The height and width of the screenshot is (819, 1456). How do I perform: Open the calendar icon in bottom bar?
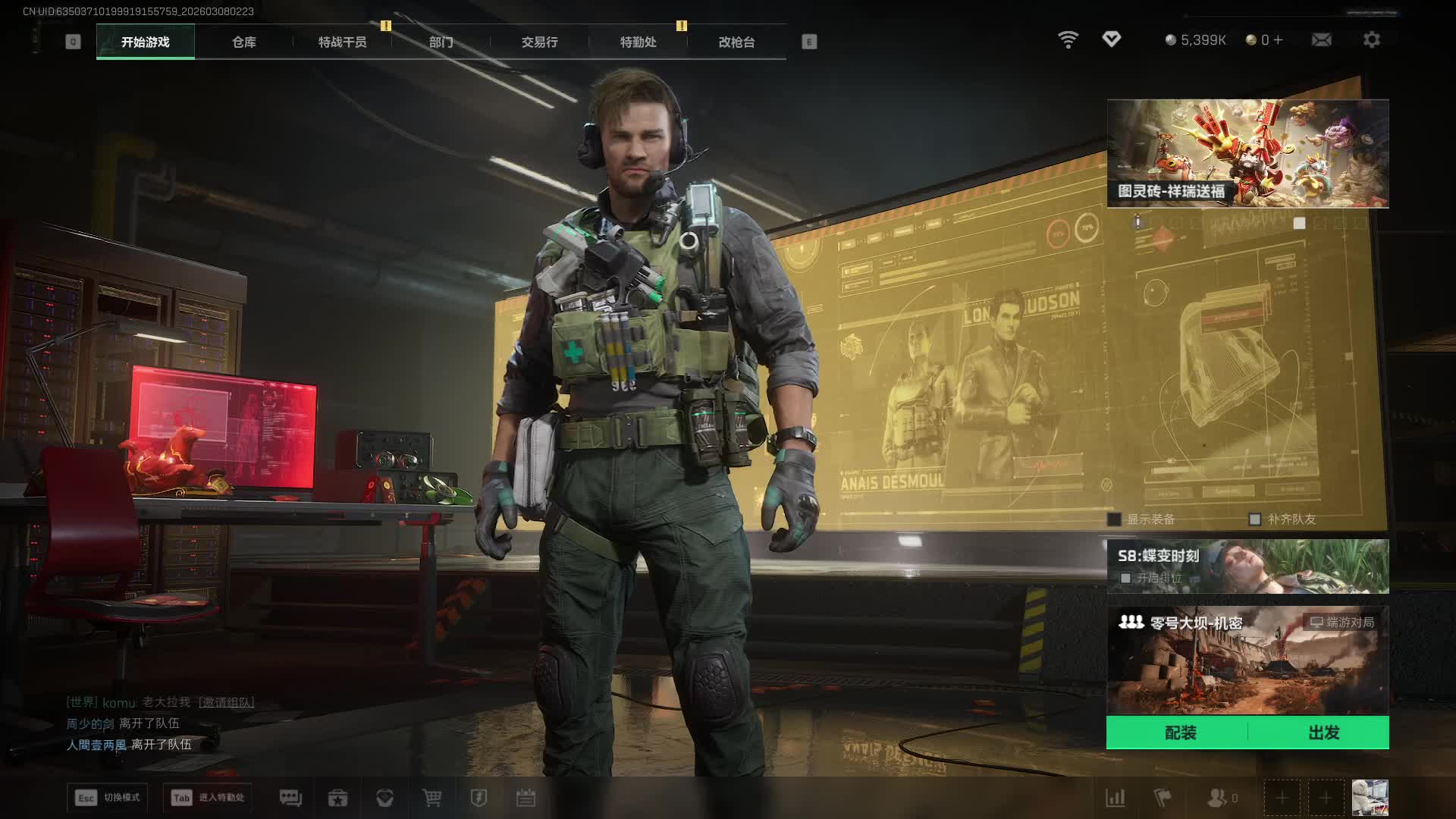526,798
